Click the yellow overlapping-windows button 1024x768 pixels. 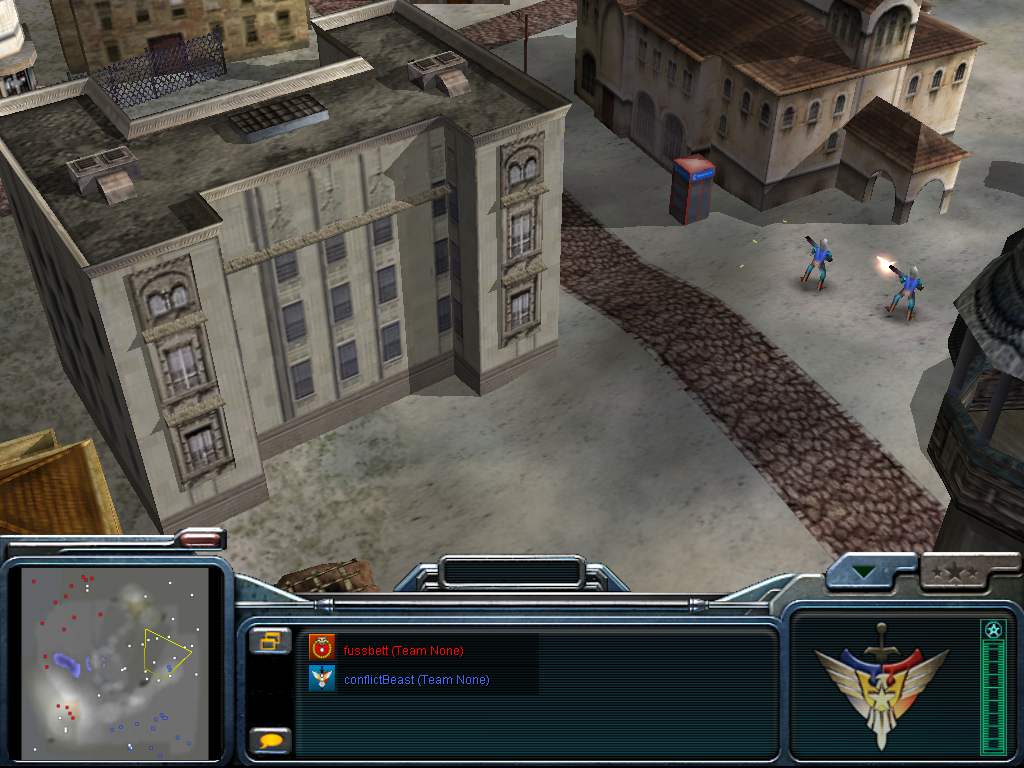(270, 641)
